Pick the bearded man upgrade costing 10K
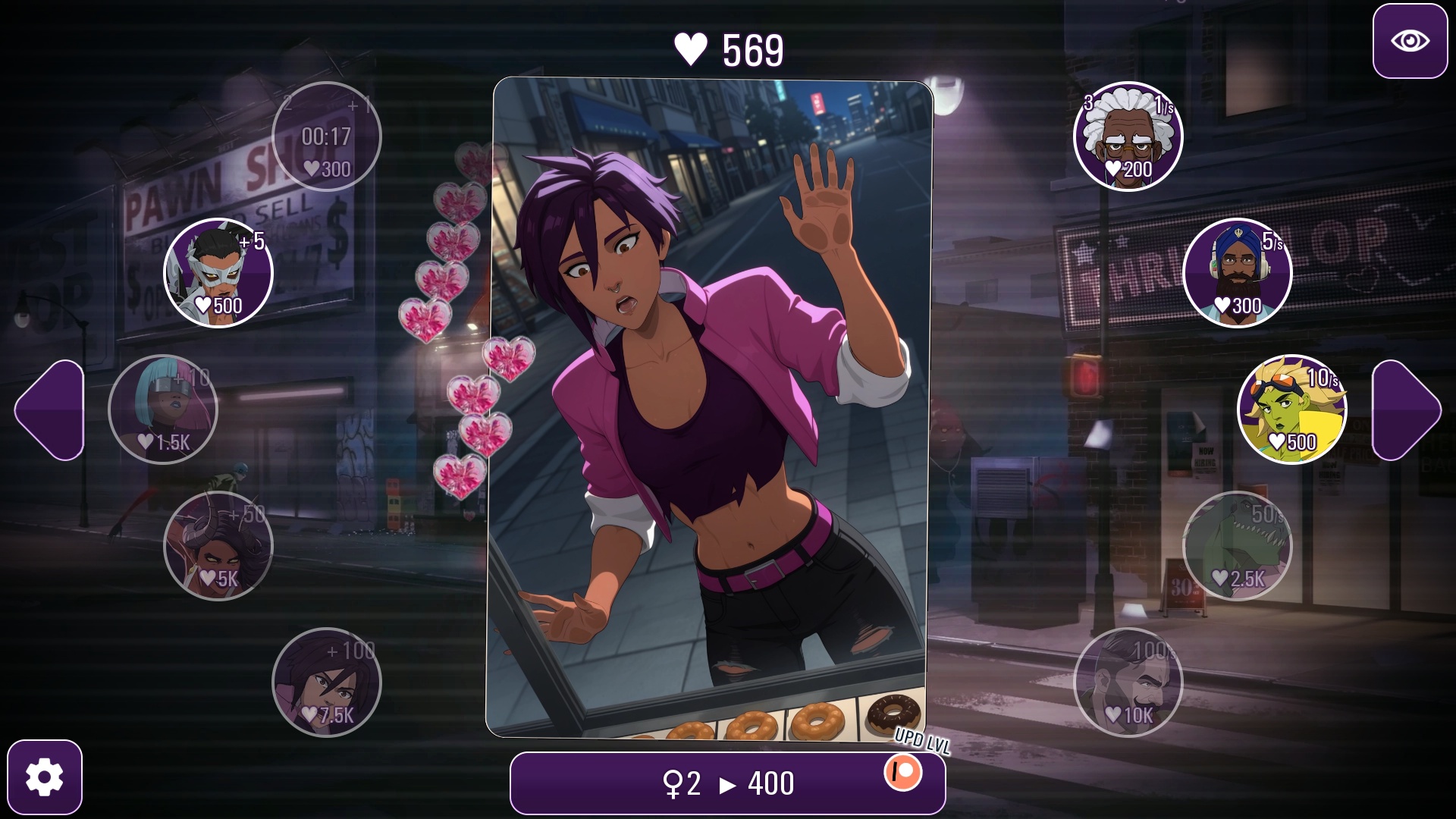Image resolution: width=1456 pixels, height=819 pixels. 1128,682
